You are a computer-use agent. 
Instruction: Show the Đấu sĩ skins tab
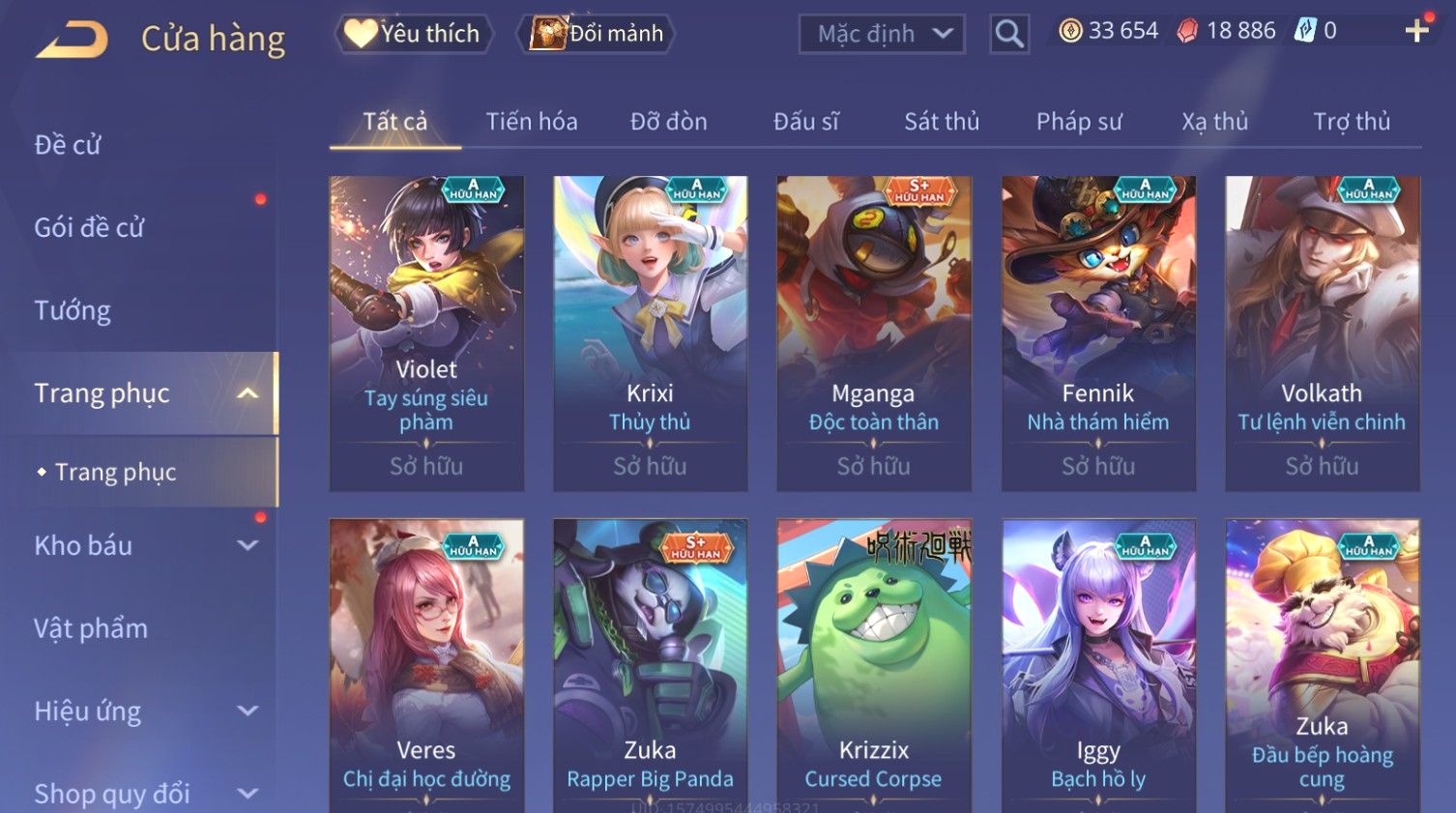(806, 122)
